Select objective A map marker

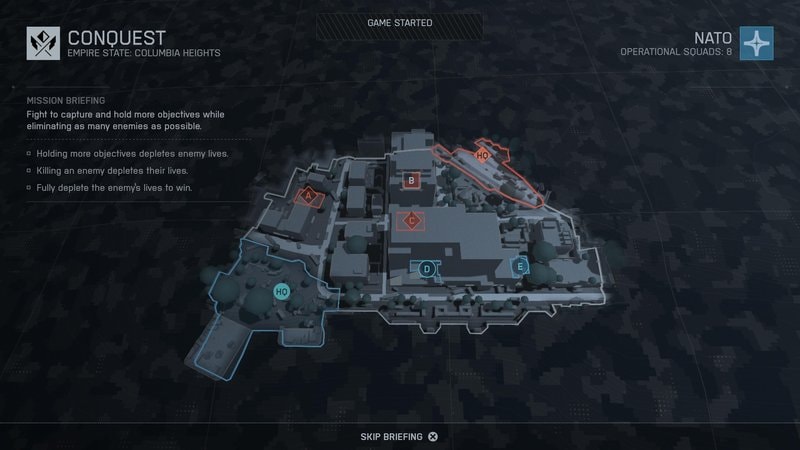(x=309, y=196)
